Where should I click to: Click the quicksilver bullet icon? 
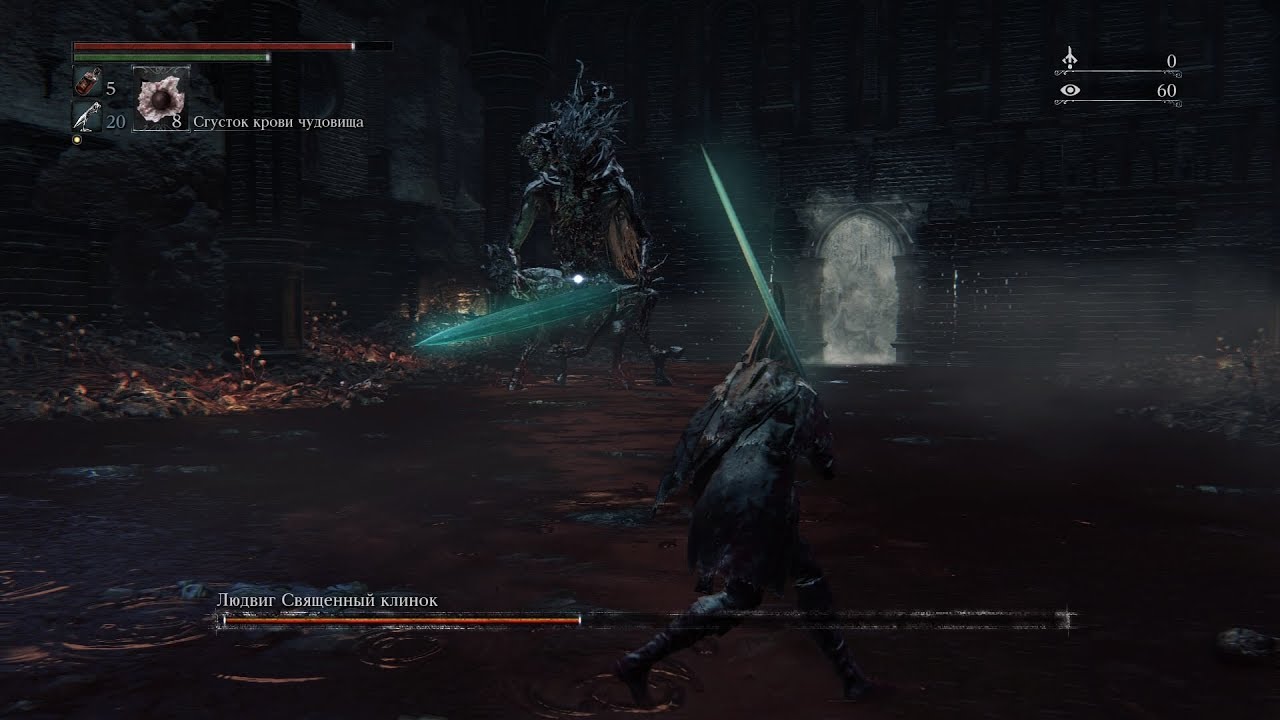point(87,119)
